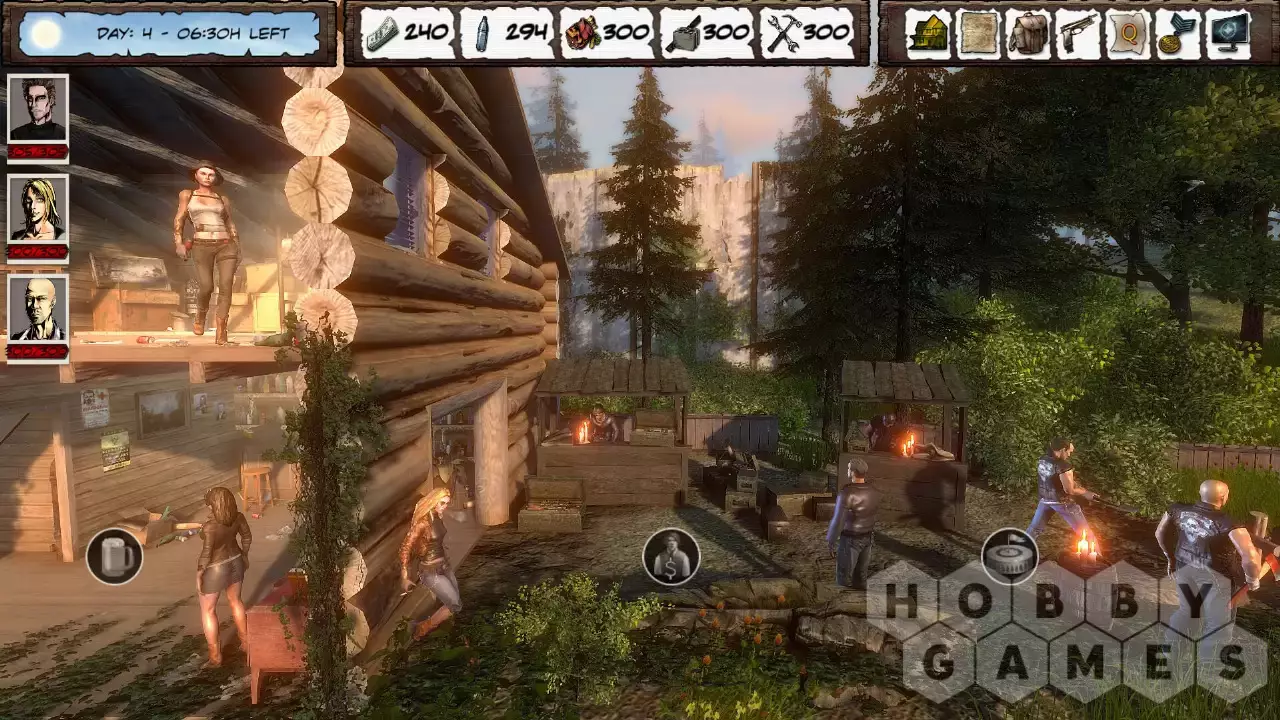1280x720 pixels.
Task: Click the beer mug bar icon
Action: click(x=115, y=556)
